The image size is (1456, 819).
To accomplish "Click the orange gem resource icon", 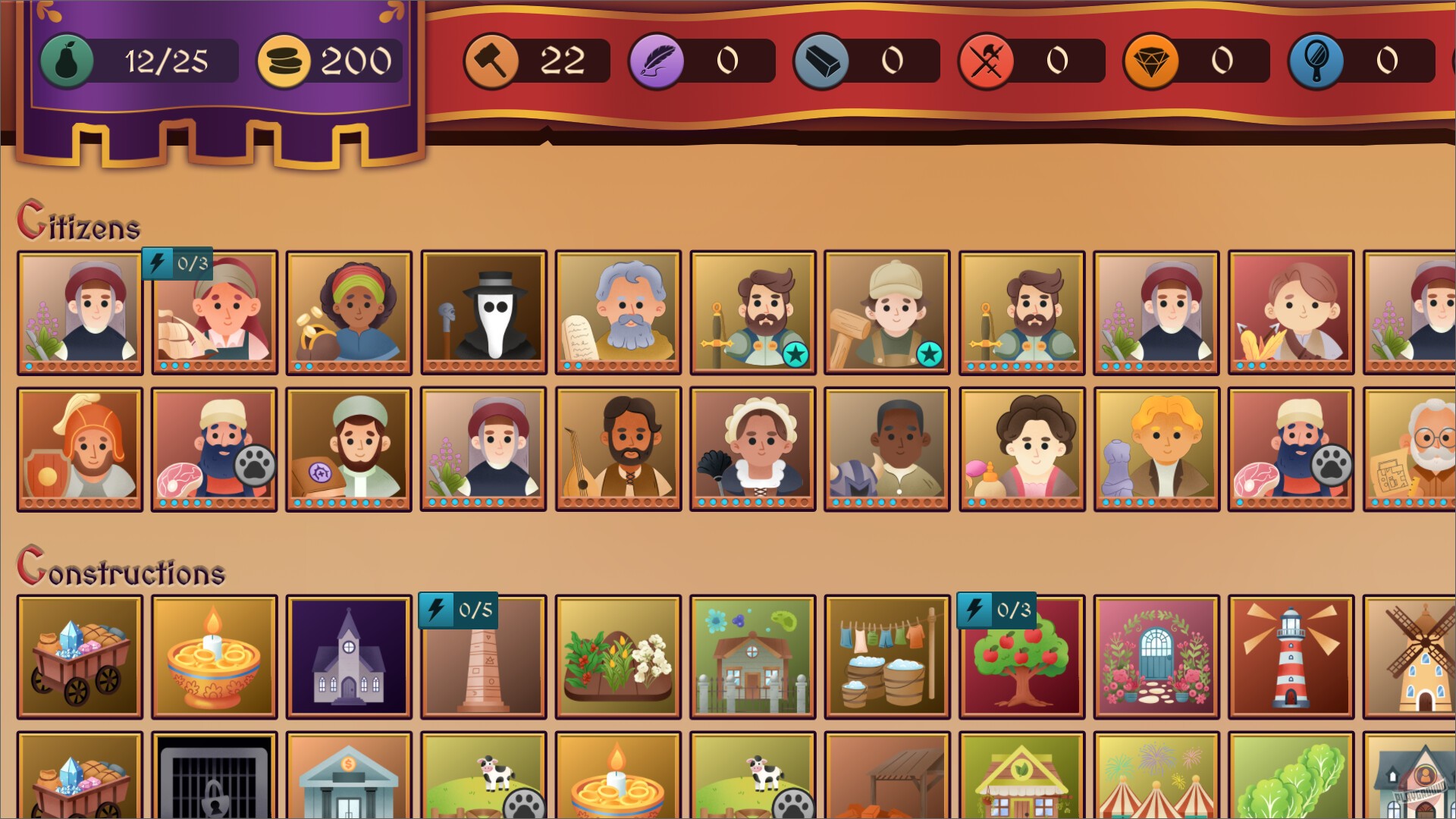I will [x=1150, y=61].
